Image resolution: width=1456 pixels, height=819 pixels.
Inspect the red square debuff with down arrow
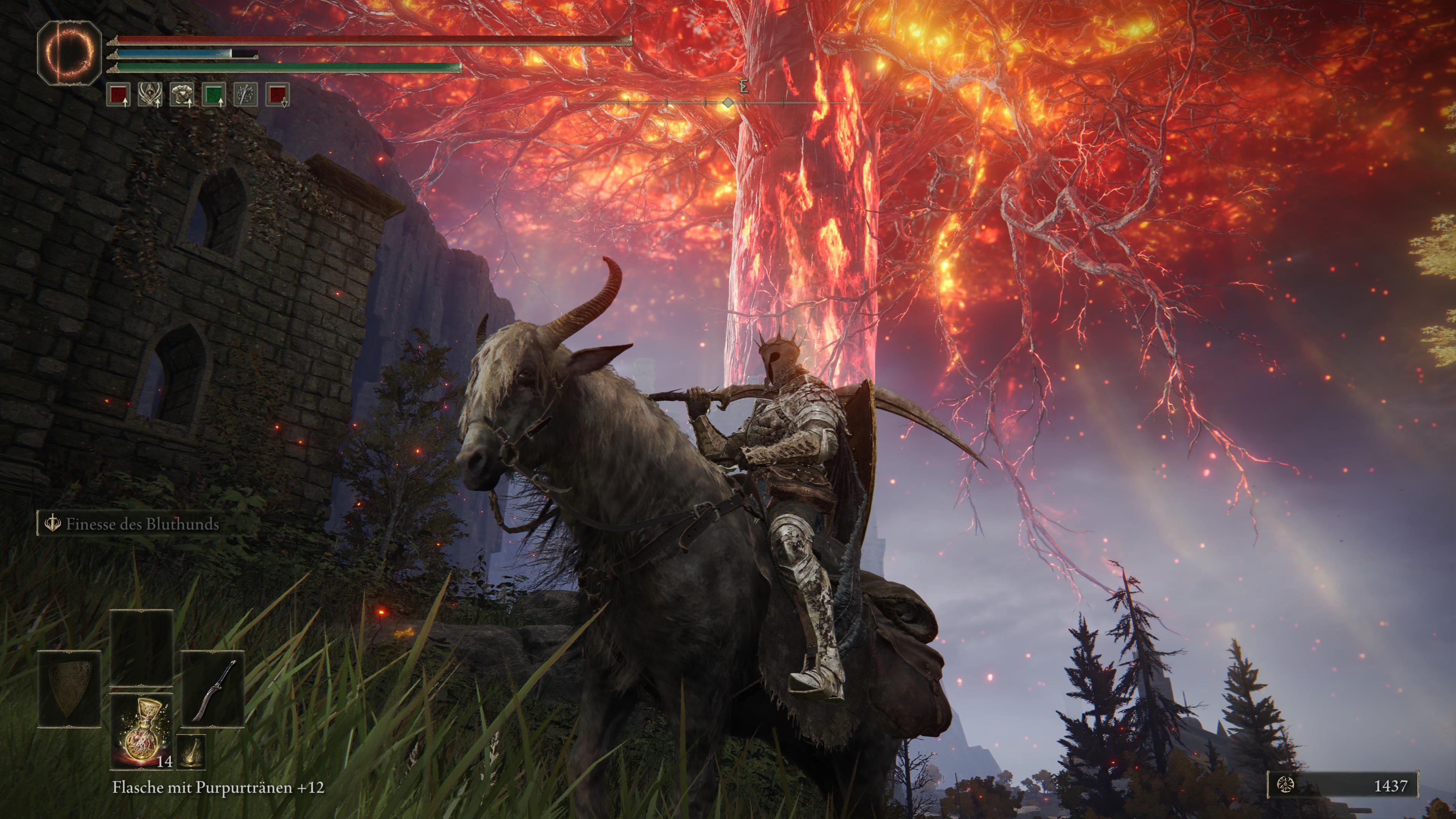click(278, 95)
